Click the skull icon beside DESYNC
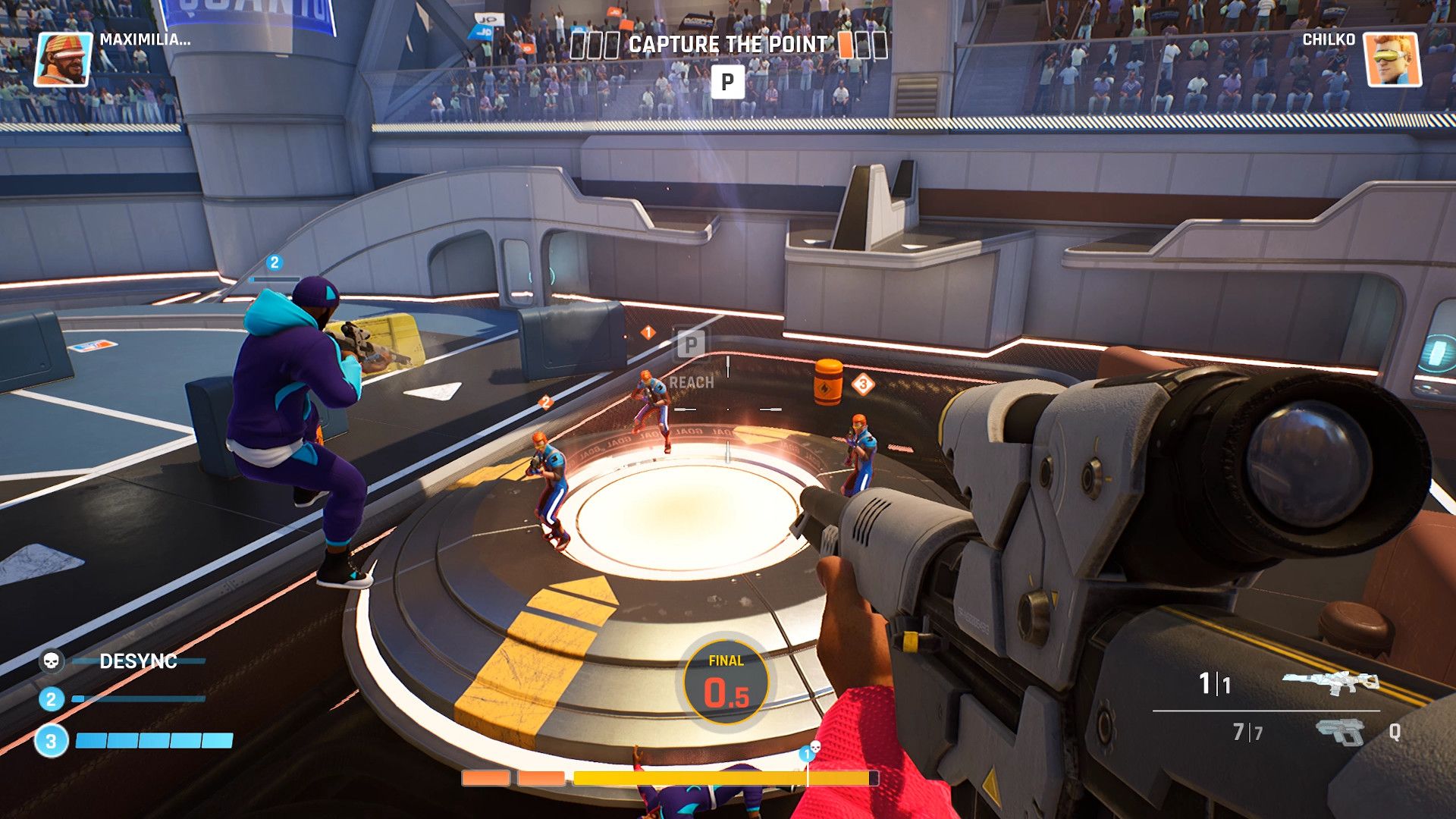This screenshot has height=819, width=1456. [52, 661]
